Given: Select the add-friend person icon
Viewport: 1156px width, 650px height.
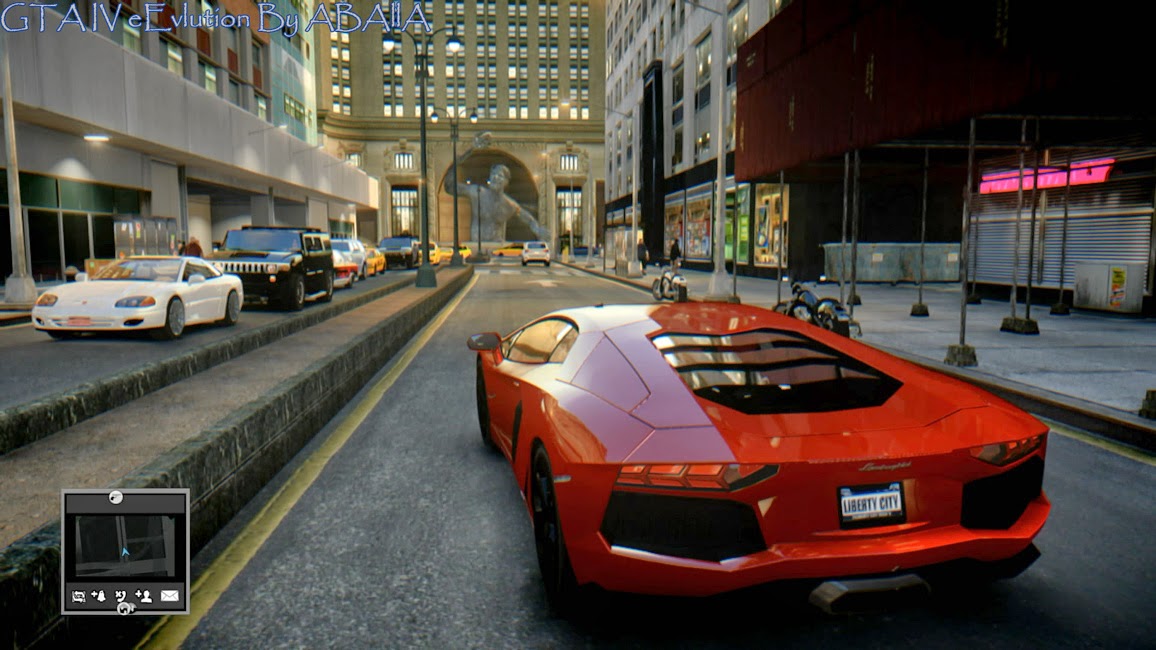Looking at the screenshot, I should point(144,596).
